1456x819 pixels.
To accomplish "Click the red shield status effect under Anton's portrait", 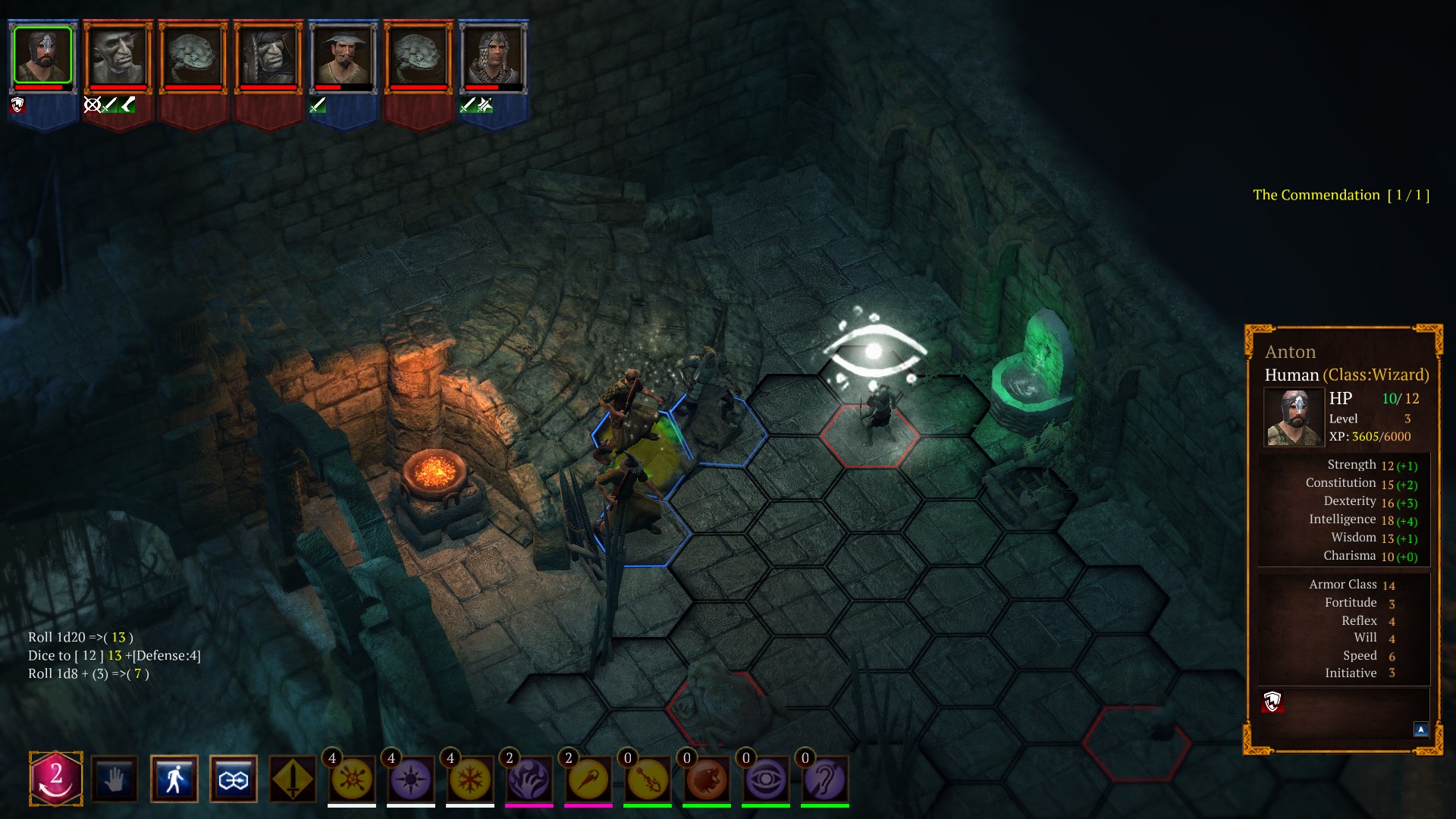I will tap(17, 105).
